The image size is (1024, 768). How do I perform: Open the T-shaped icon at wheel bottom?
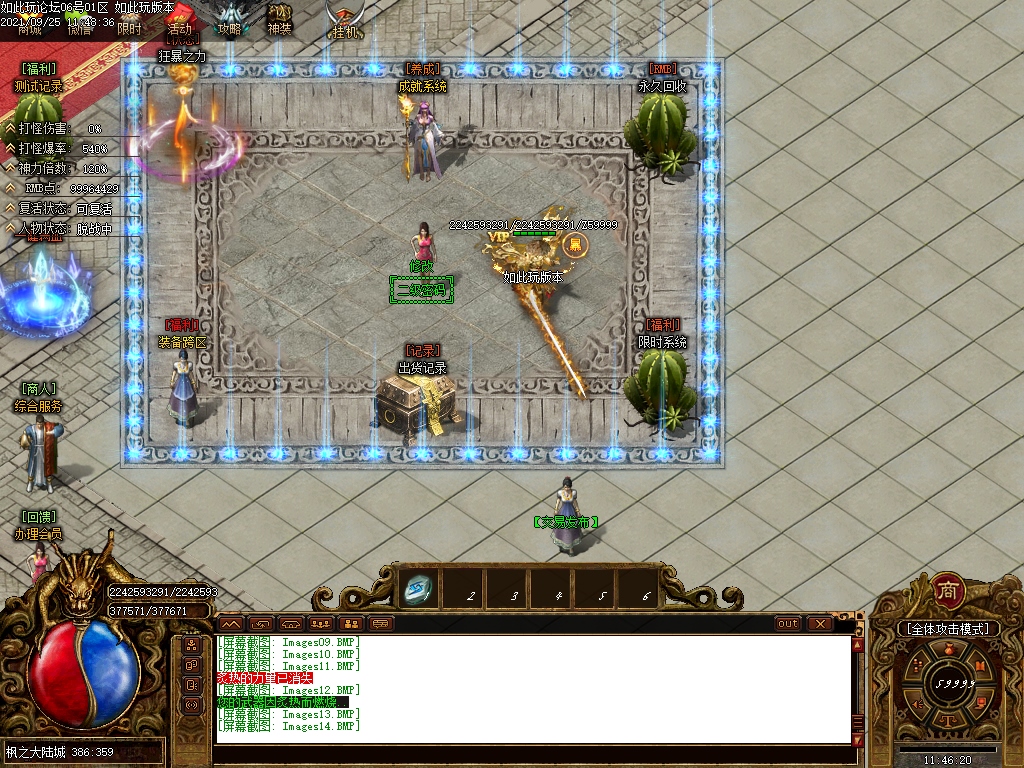pos(946,722)
